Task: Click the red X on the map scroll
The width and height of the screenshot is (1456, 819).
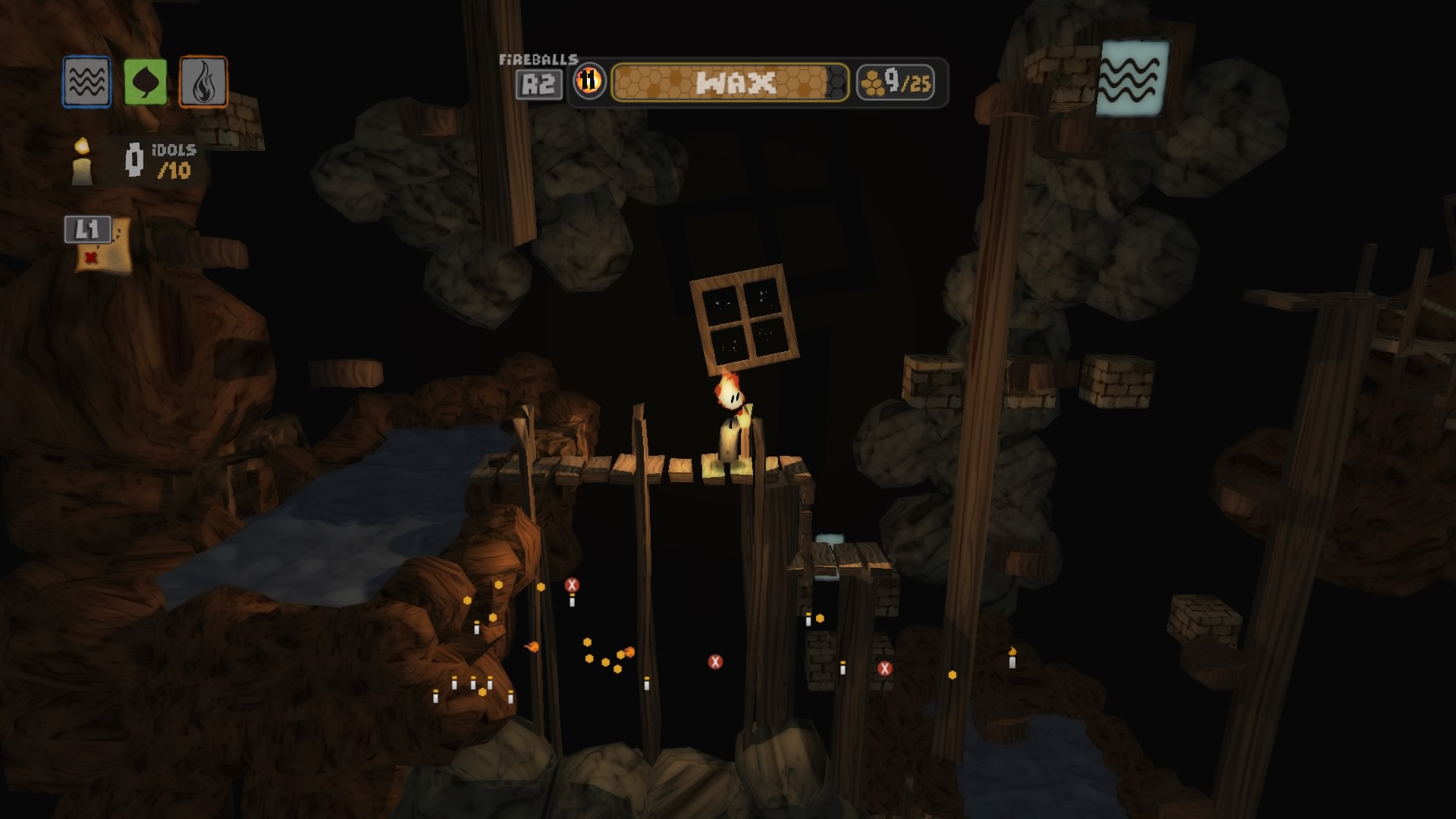Action: pyautogui.click(x=91, y=259)
